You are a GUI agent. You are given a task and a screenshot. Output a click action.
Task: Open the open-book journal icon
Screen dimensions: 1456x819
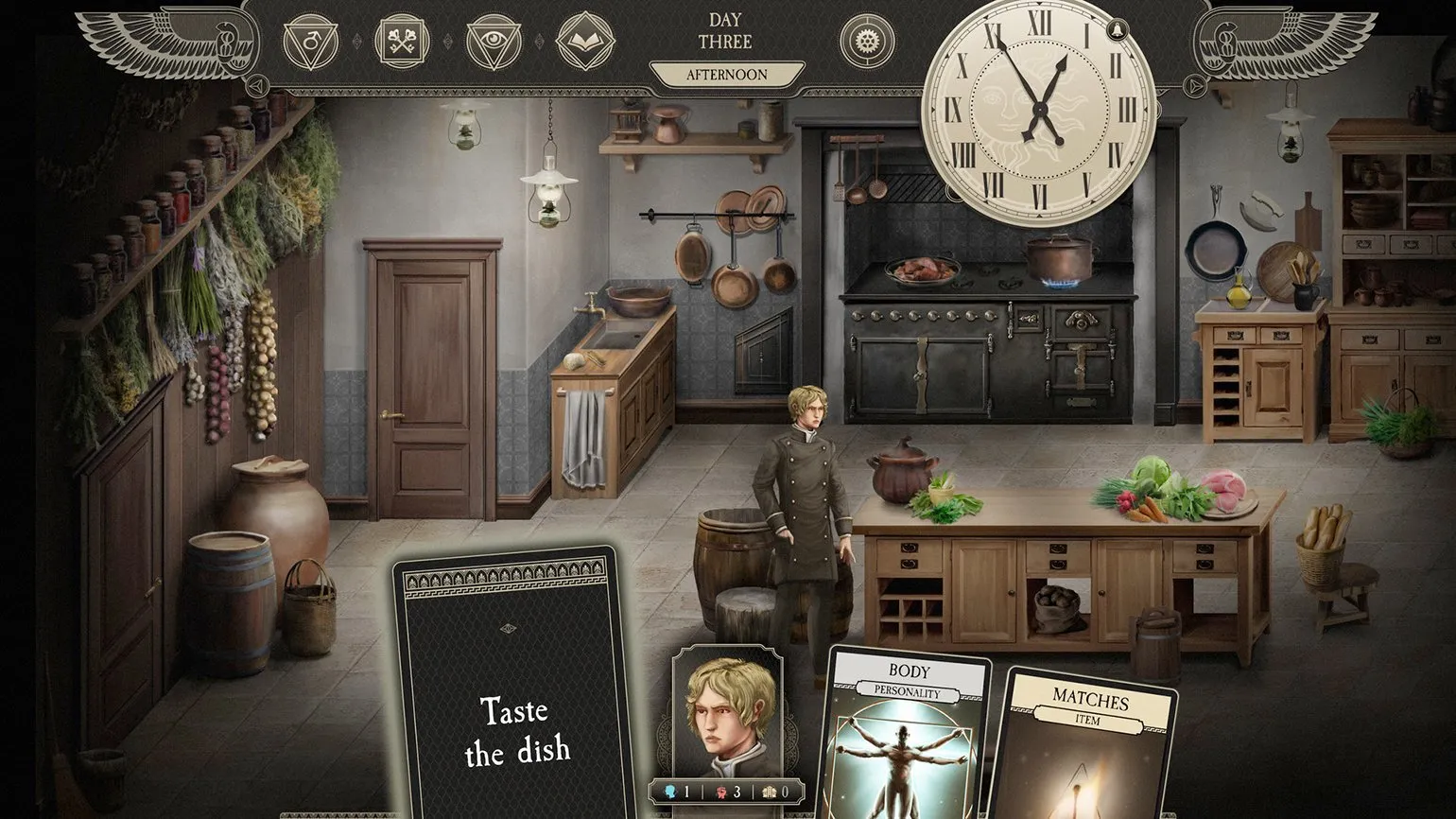pyautogui.click(x=585, y=42)
